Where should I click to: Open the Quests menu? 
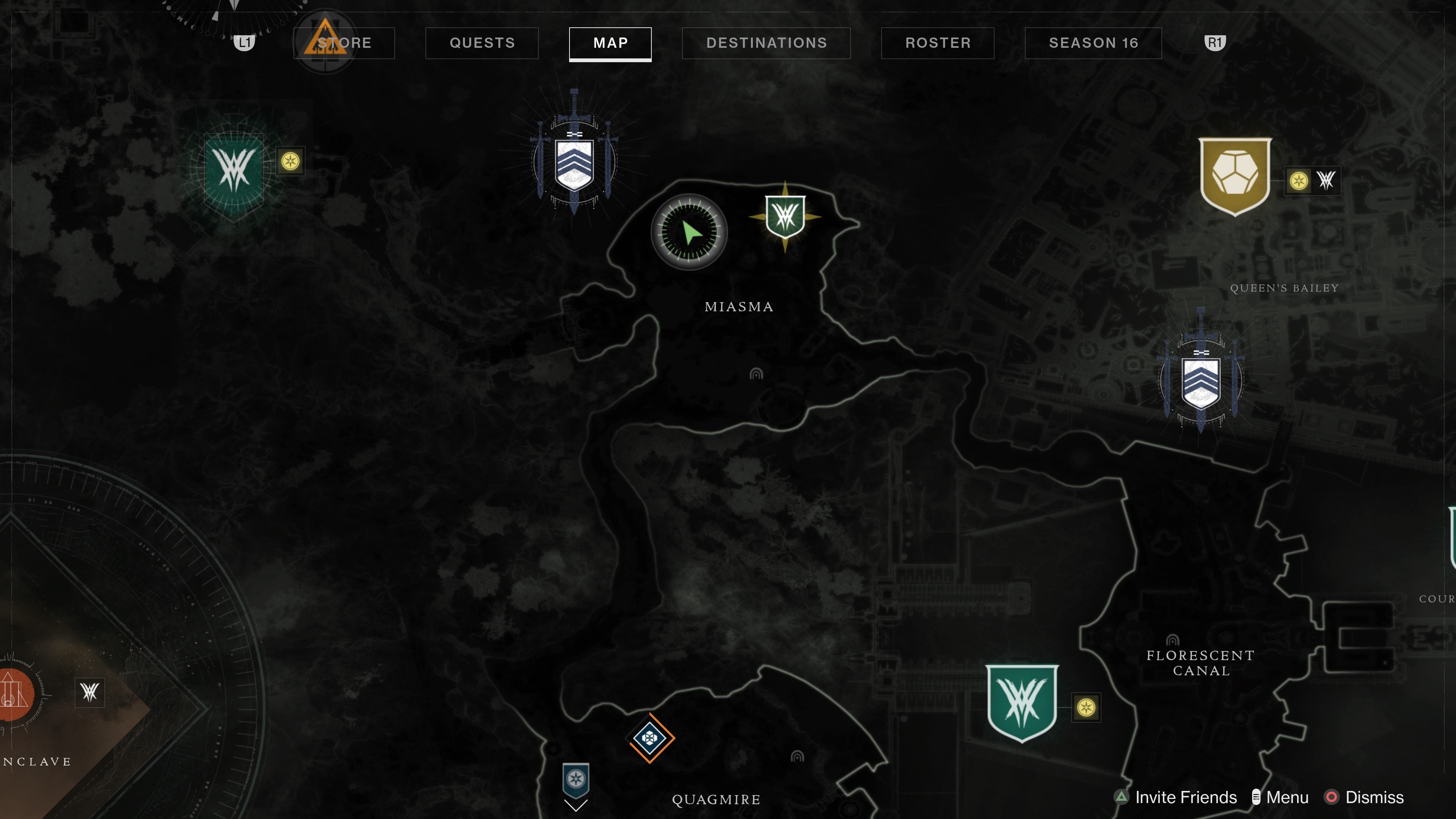[x=481, y=43]
